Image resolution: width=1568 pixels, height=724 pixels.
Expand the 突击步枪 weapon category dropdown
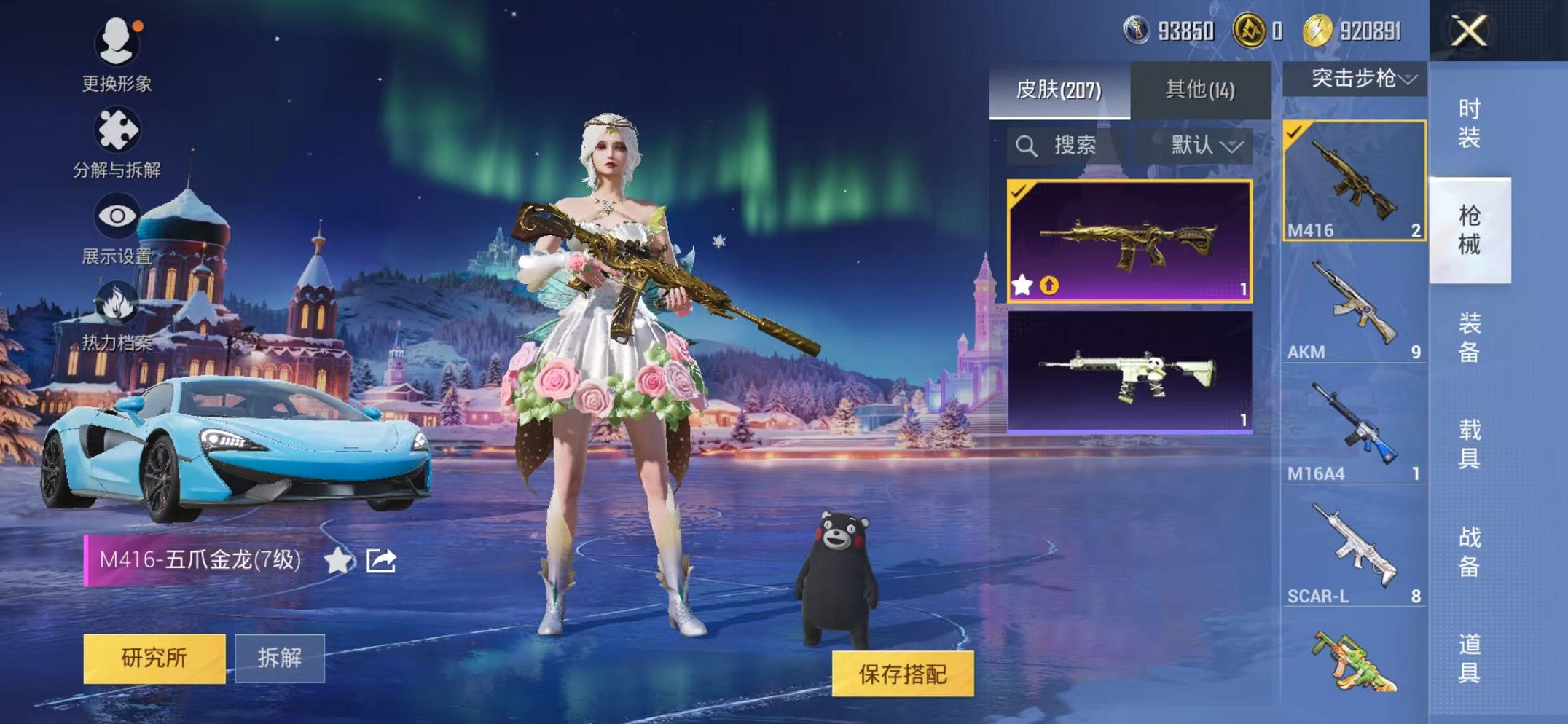coord(1359,77)
